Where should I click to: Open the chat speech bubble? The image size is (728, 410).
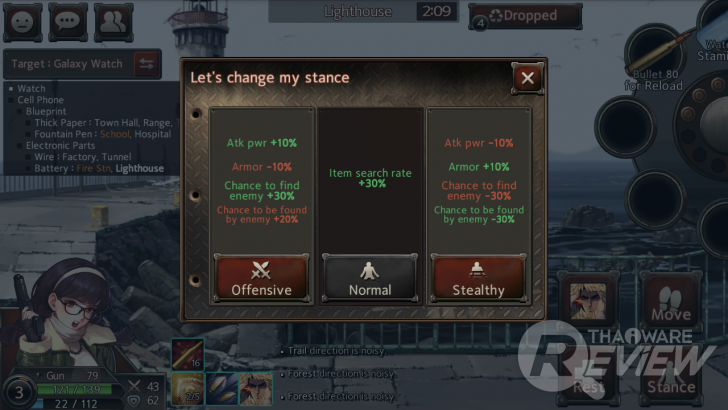68,20
